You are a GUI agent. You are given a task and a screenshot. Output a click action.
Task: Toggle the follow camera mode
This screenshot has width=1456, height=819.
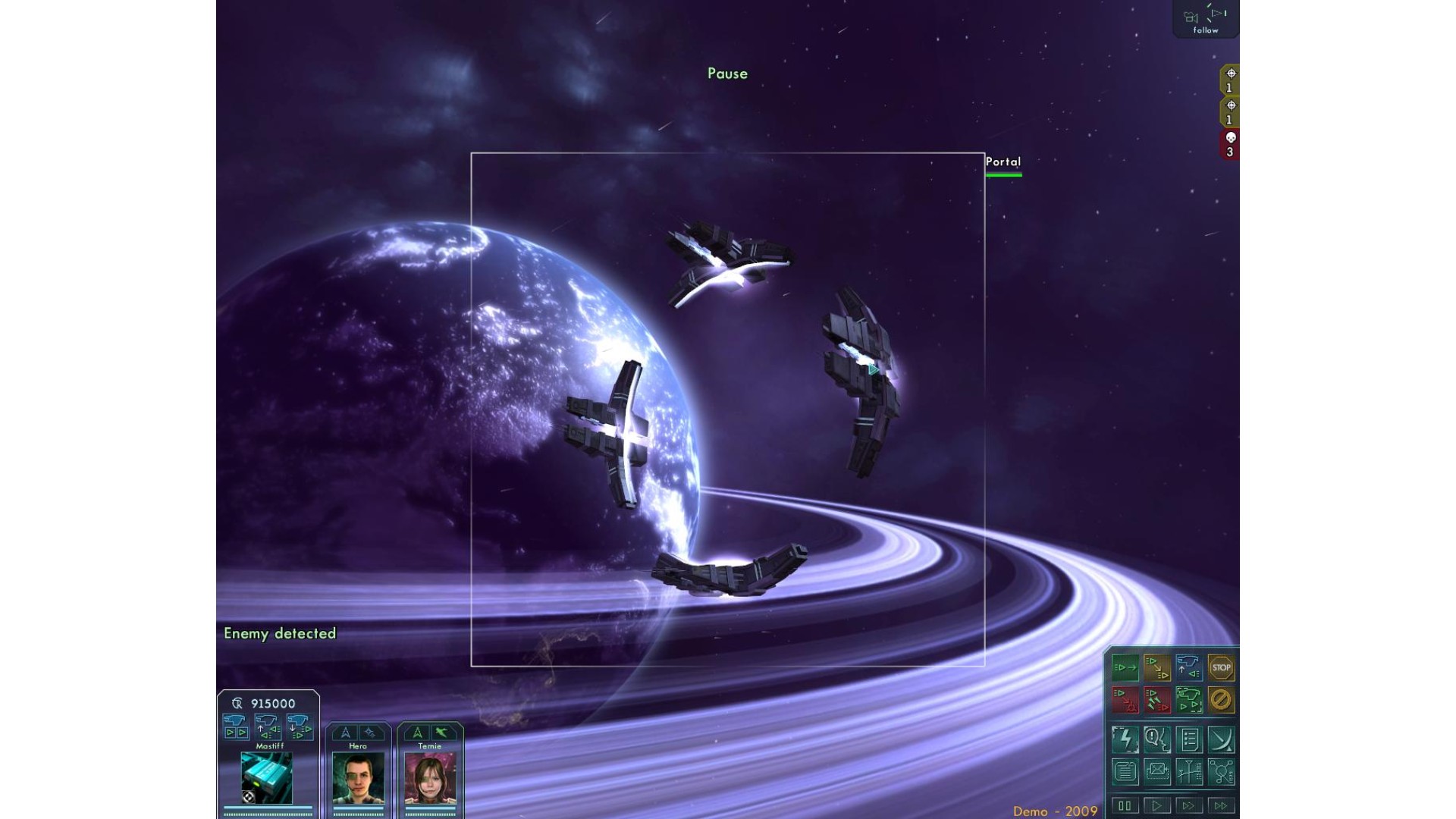coord(1205,20)
